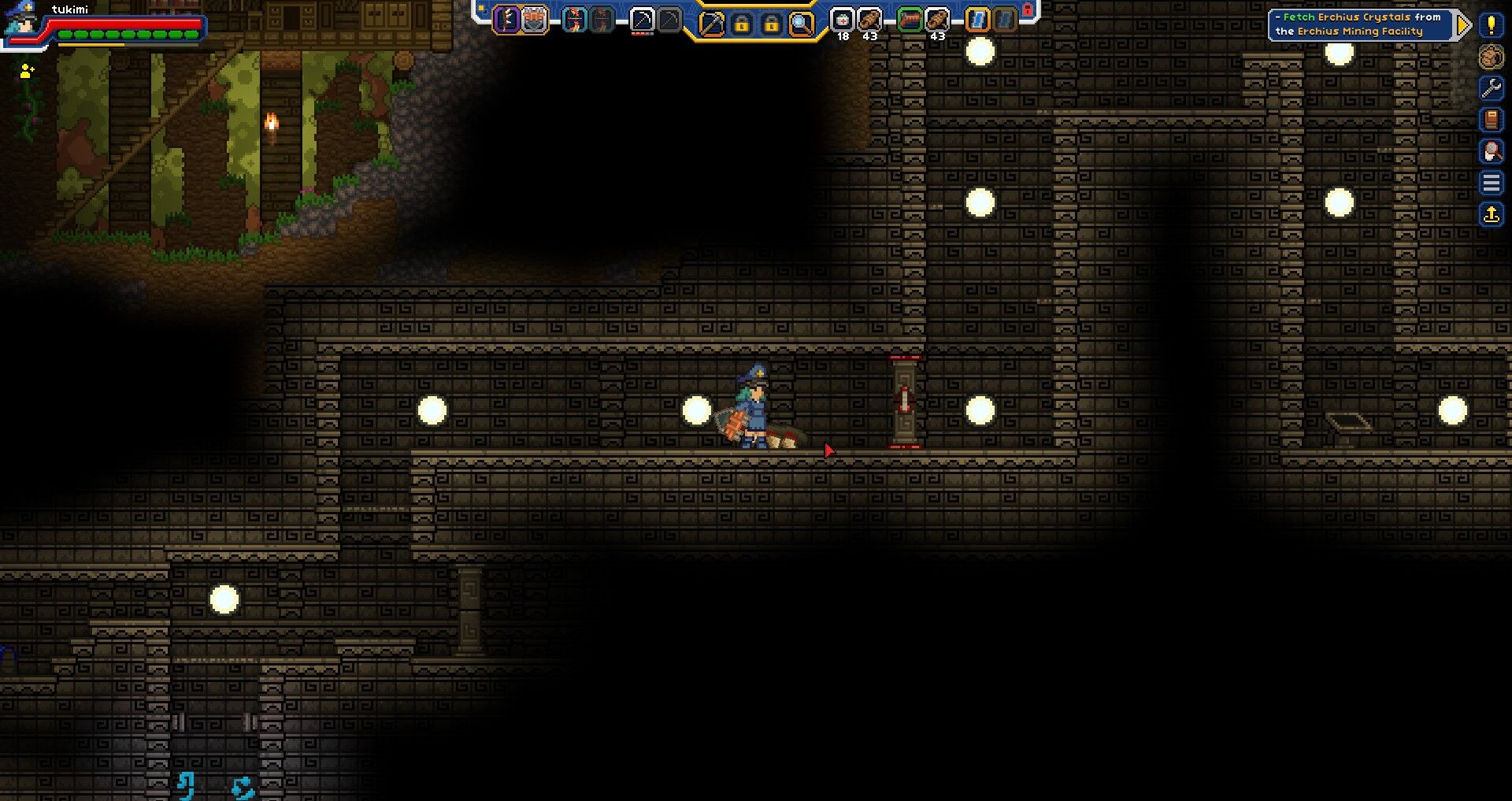
Task: Click the bandages stack showing 43
Action: point(869,20)
